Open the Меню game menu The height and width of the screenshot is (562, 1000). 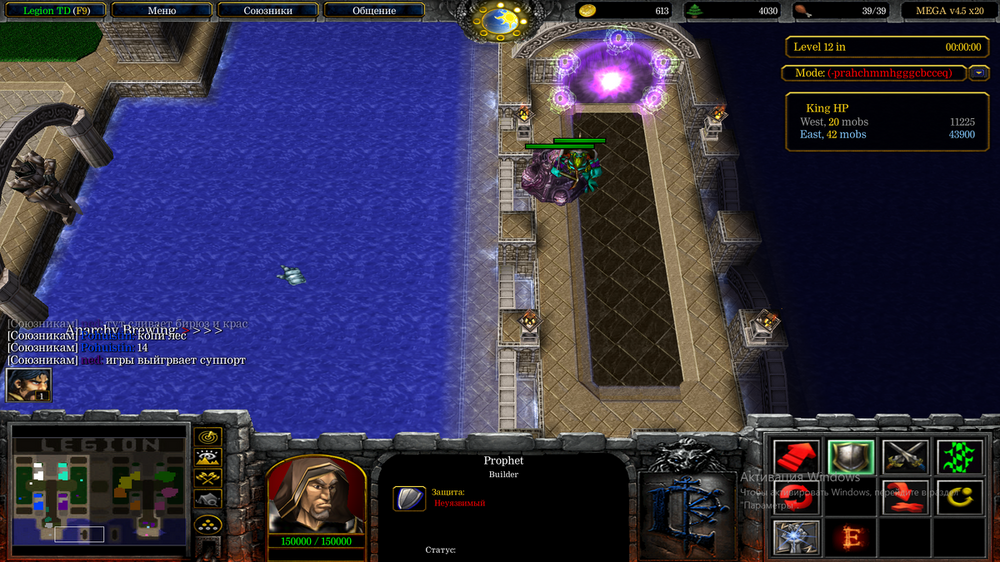pos(162,11)
